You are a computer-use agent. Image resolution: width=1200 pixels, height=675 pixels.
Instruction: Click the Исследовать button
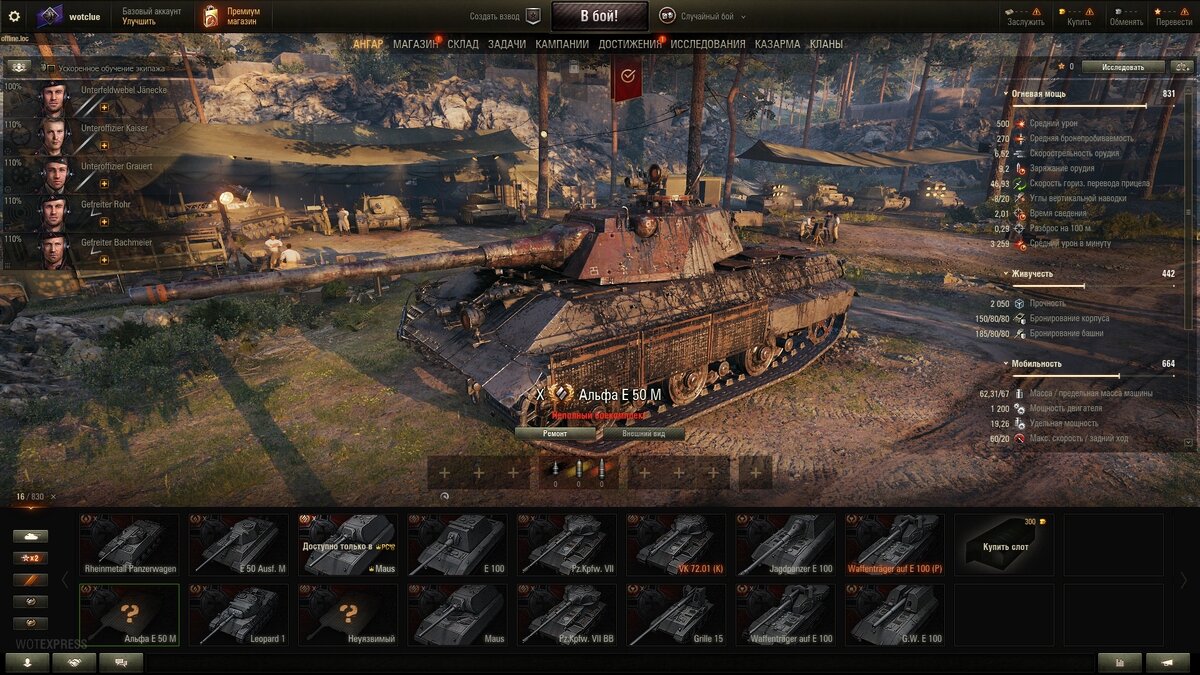[1123, 67]
